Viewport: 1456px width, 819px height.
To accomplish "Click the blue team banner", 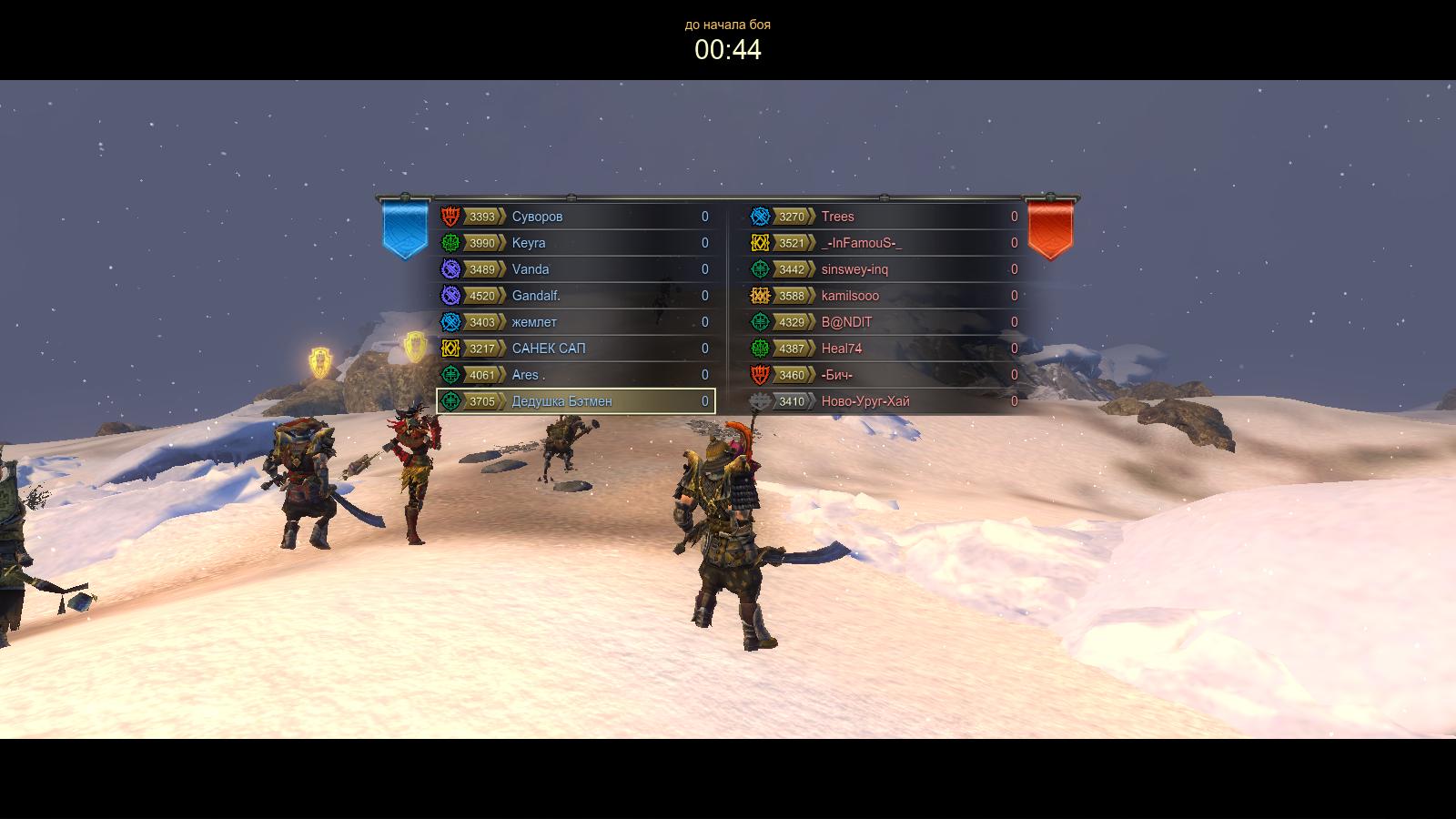I will click(x=405, y=227).
